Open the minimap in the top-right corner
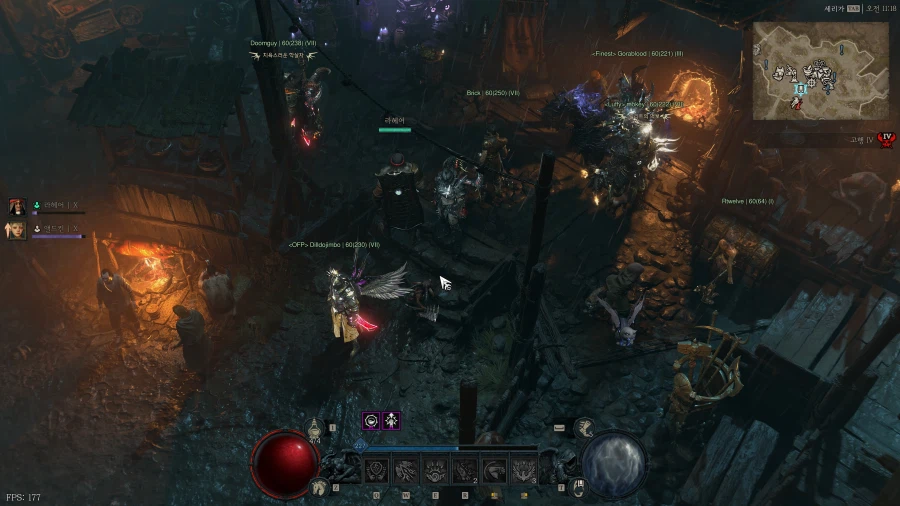The width and height of the screenshot is (900, 506). (x=819, y=72)
